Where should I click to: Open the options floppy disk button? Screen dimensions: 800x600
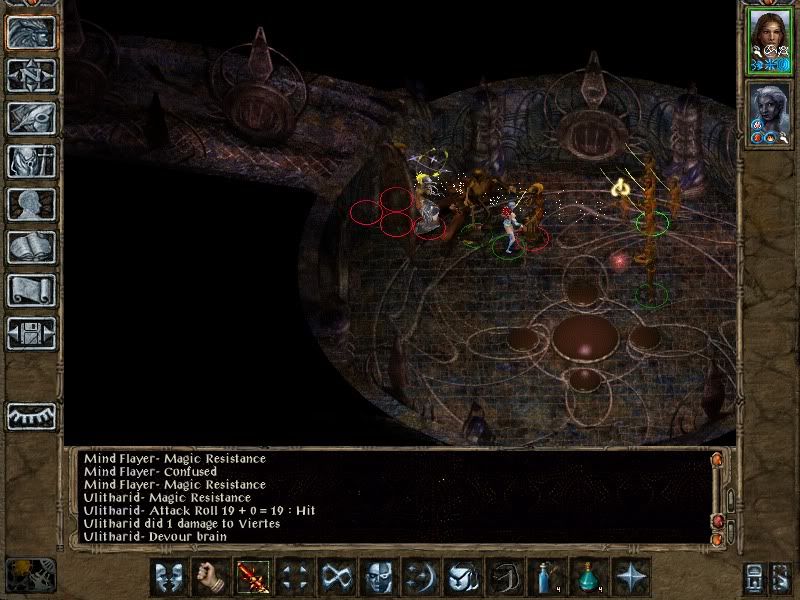[x=30, y=333]
